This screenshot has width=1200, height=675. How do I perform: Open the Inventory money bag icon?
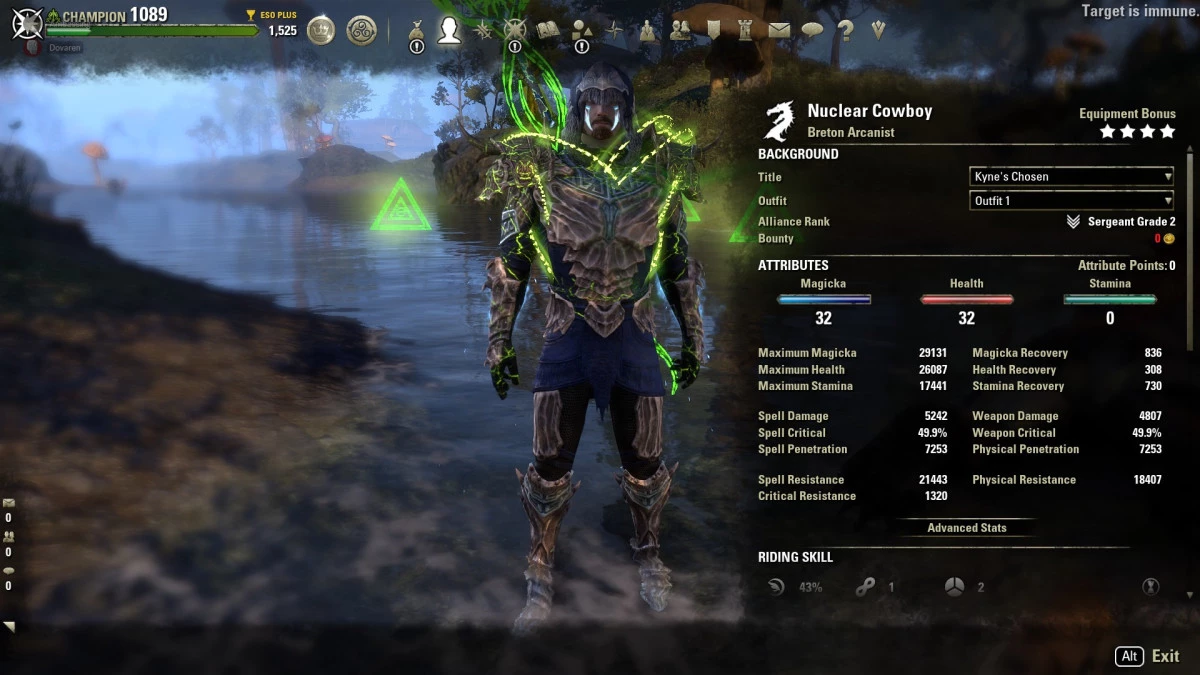click(417, 30)
